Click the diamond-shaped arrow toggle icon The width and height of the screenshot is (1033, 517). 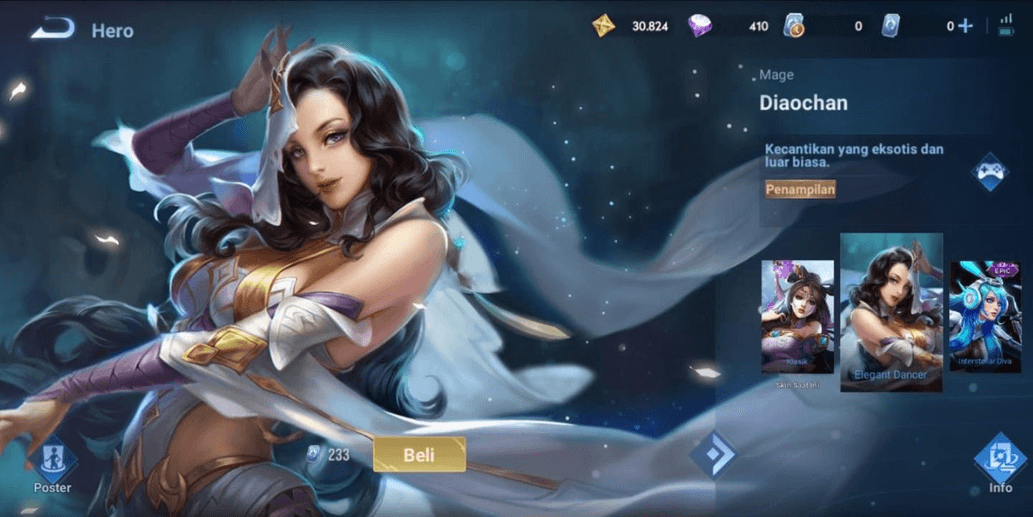[715, 455]
